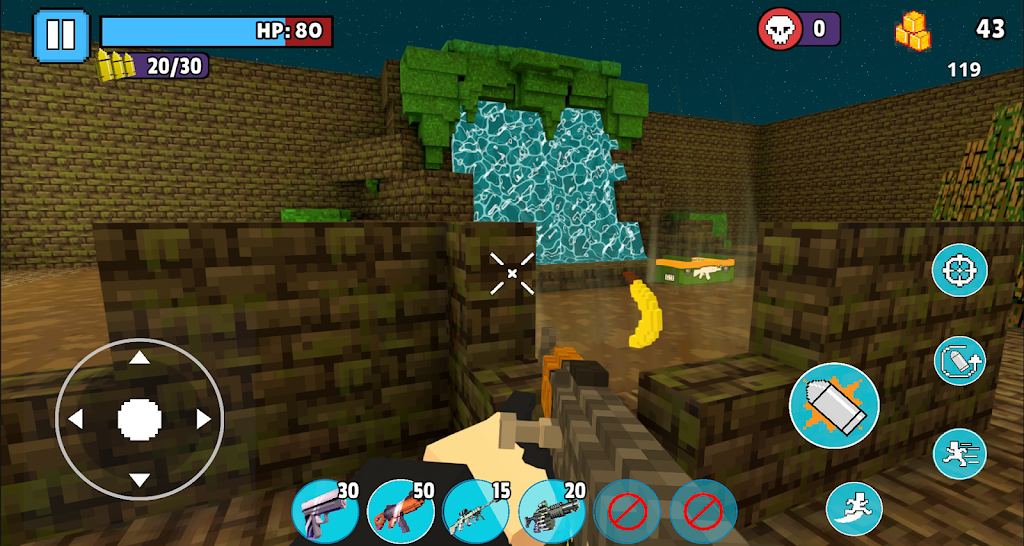Tap the down arrow on movement pad
The height and width of the screenshot is (546, 1024).
pos(140,481)
